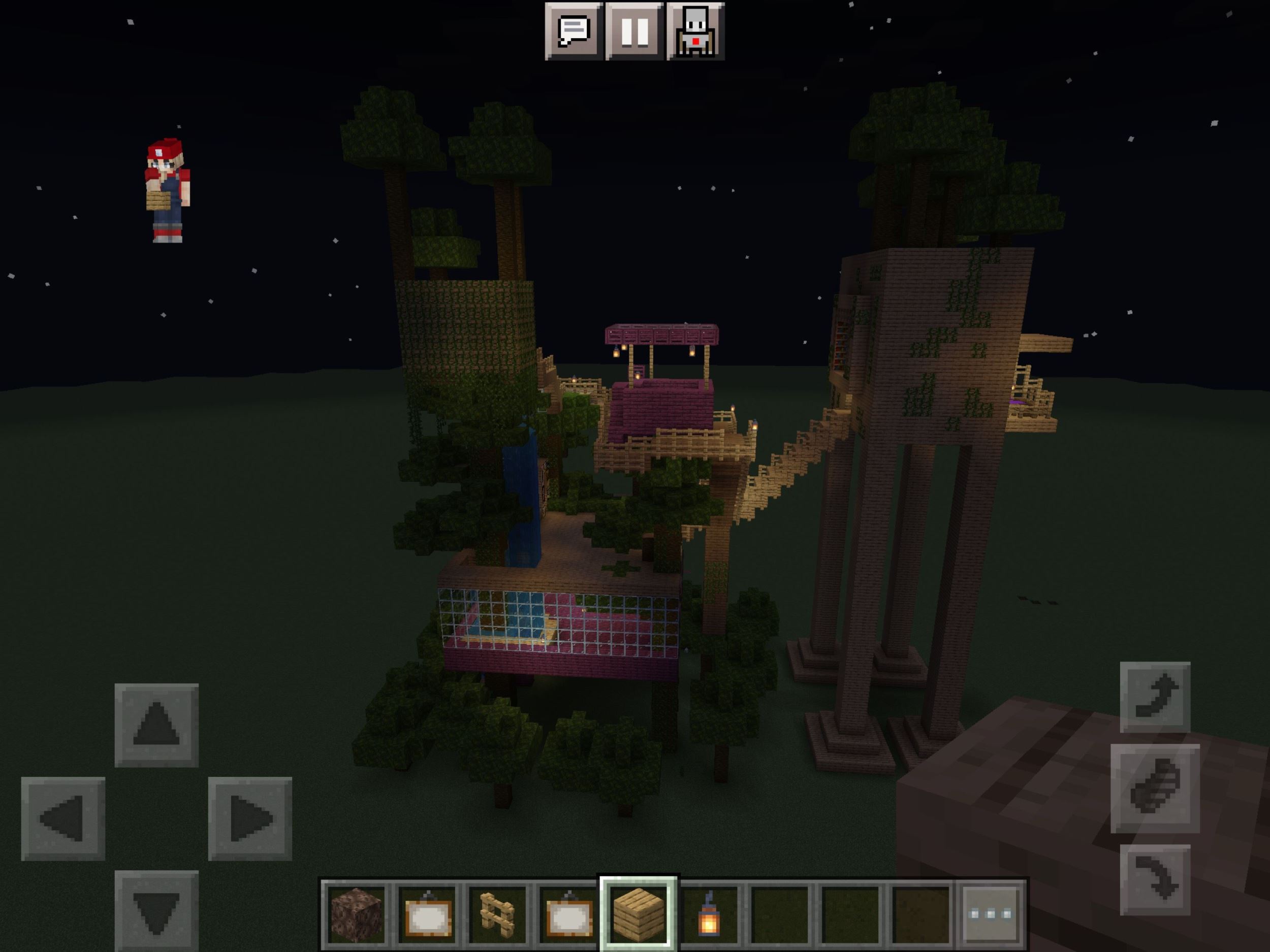The image size is (1270, 952).
Task: Fly upward with the ascend button
Action: coord(1155,697)
